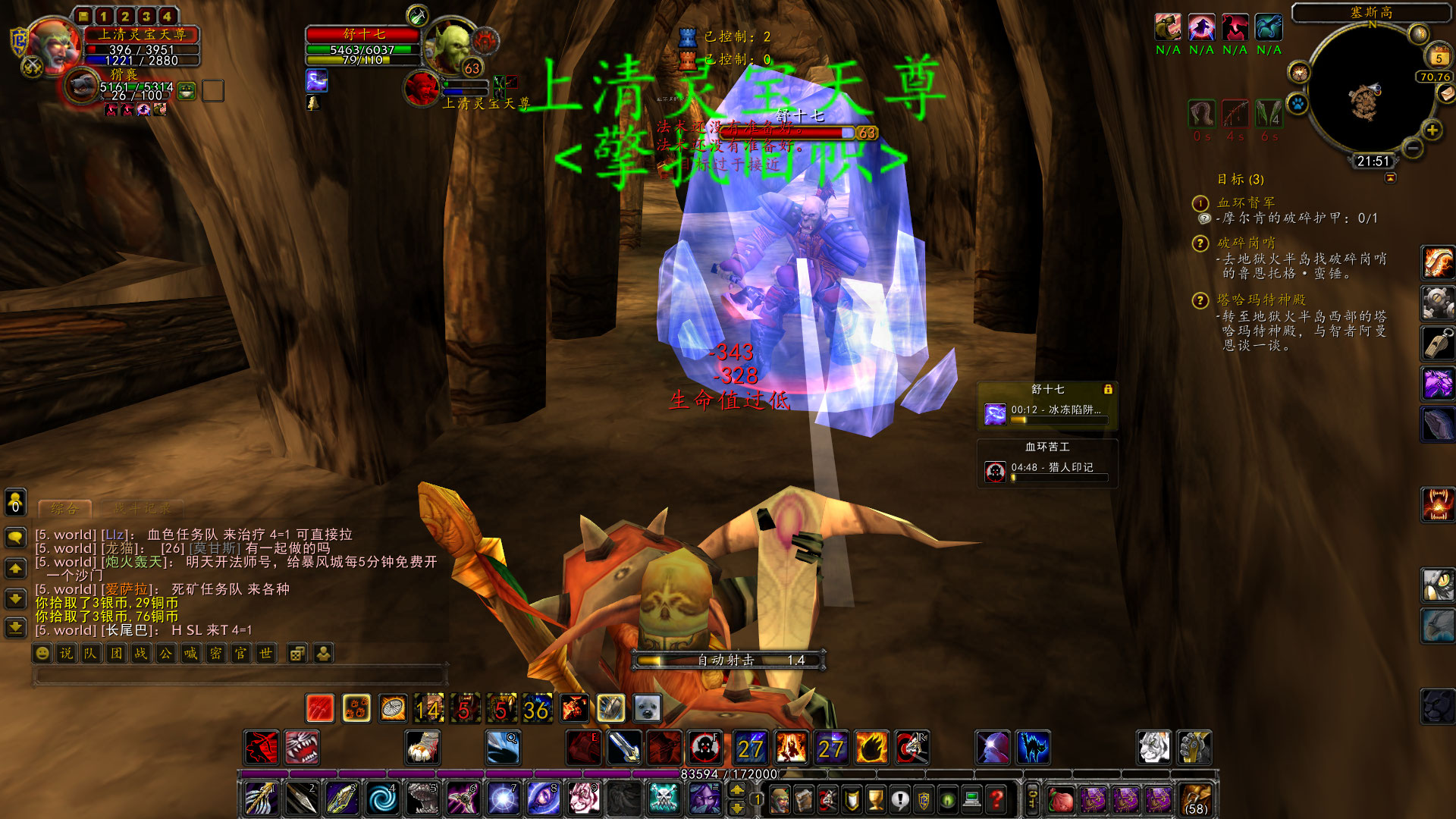Click the minimap zoom-in plus button

pos(1432,129)
